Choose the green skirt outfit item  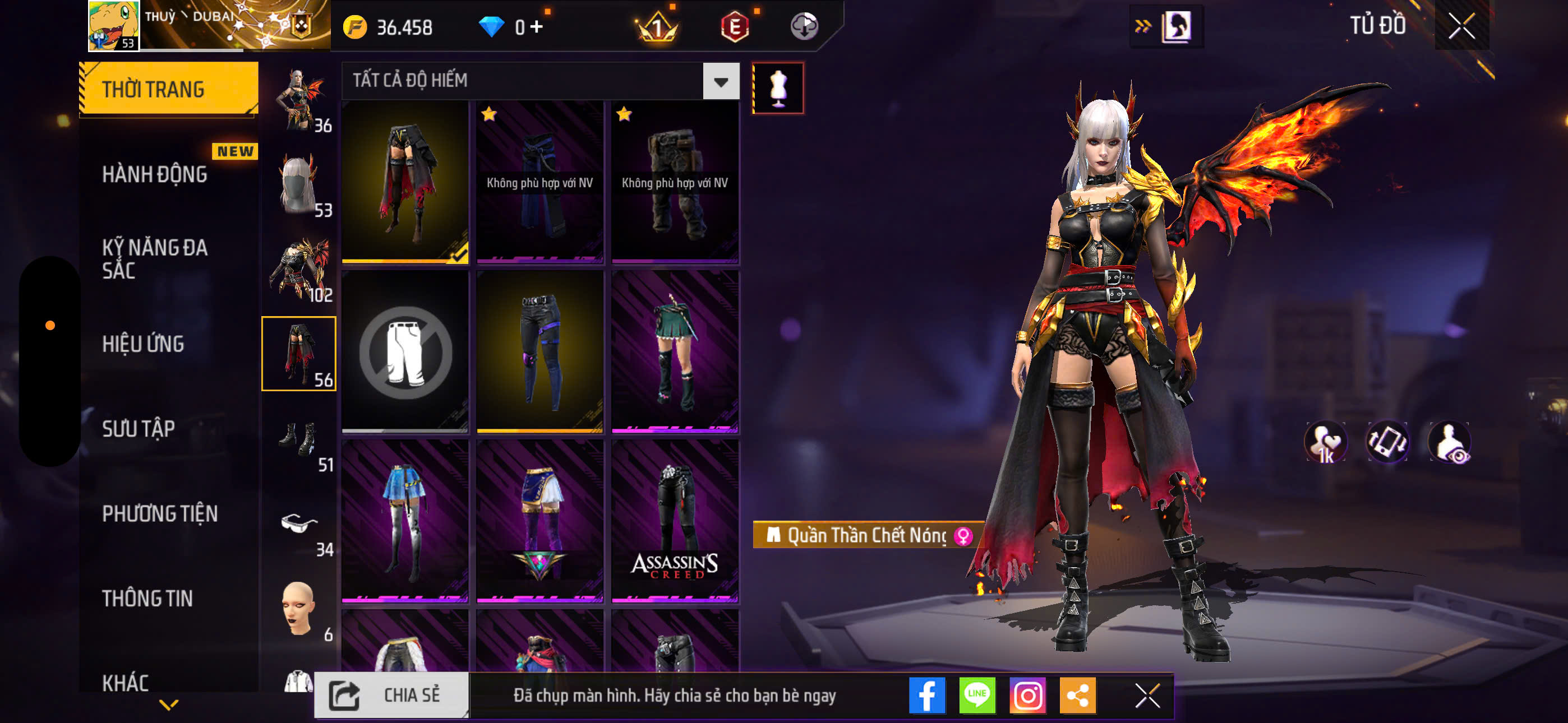pyautogui.click(x=675, y=351)
